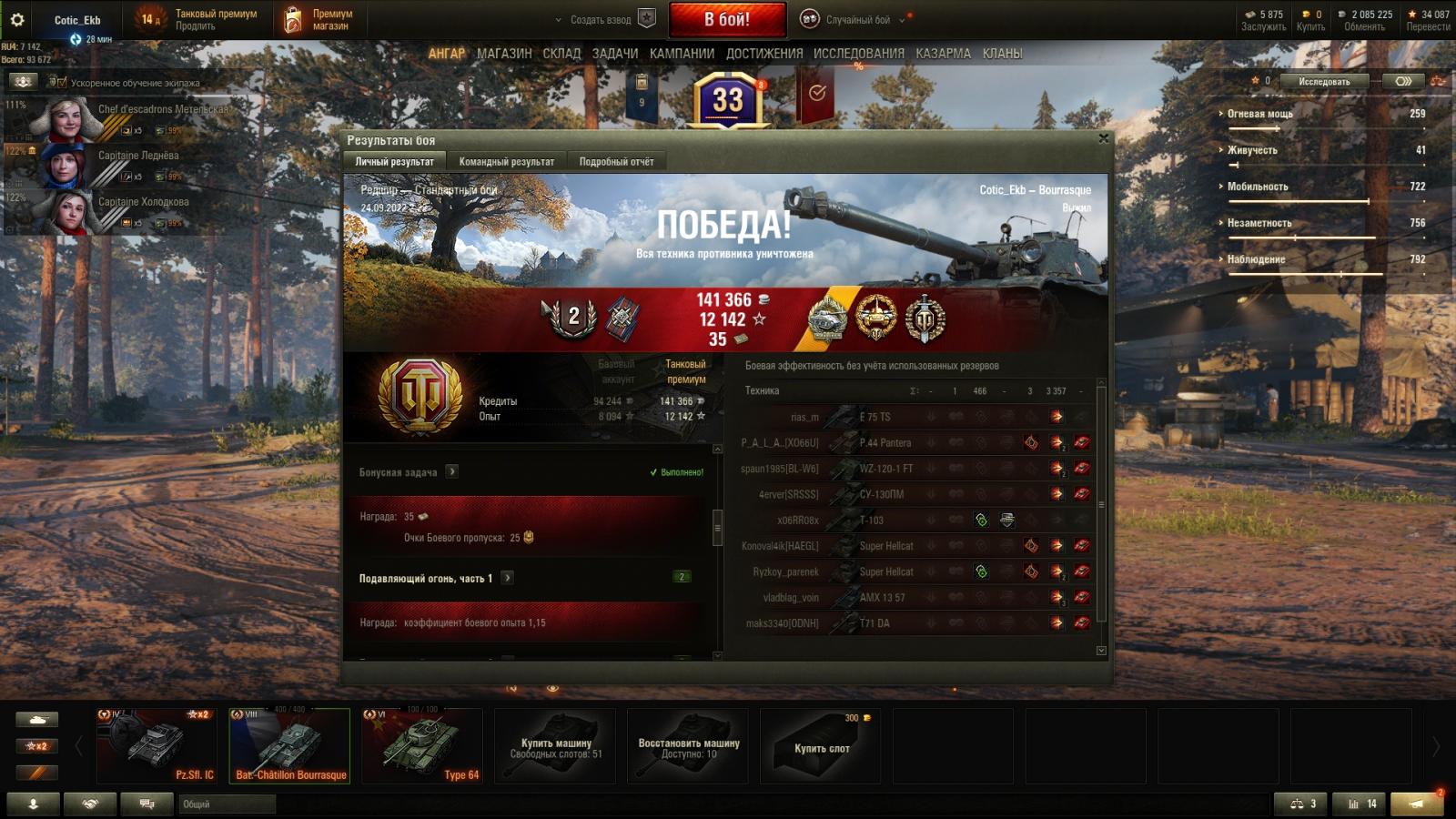The height and width of the screenshot is (819, 1456).
Task: Switch to the Командный результат tab
Action: click(x=506, y=161)
